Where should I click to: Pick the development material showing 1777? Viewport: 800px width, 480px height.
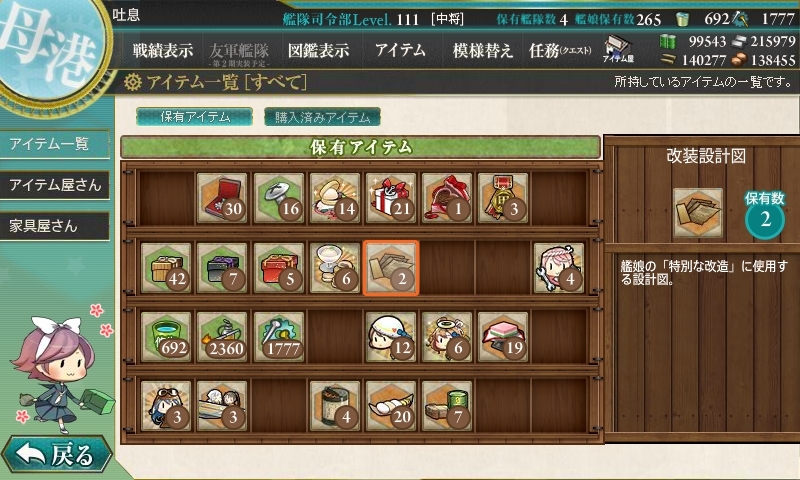coord(278,335)
